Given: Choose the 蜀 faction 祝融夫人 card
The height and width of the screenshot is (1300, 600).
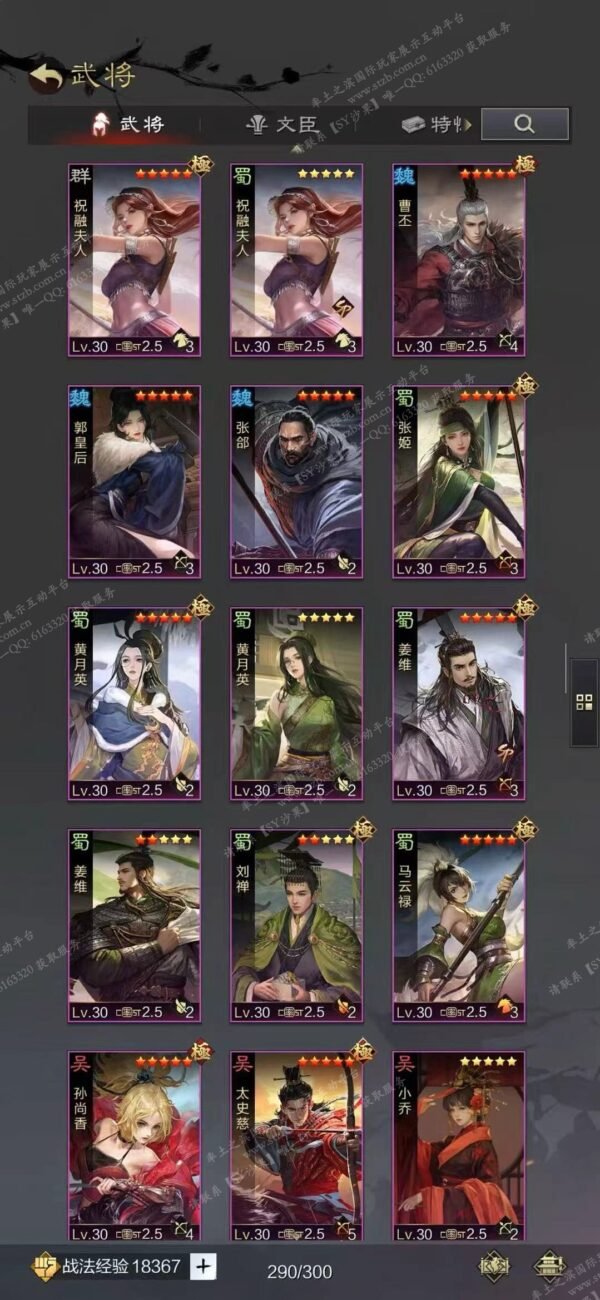Looking at the screenshot, I should coord(296,260).
